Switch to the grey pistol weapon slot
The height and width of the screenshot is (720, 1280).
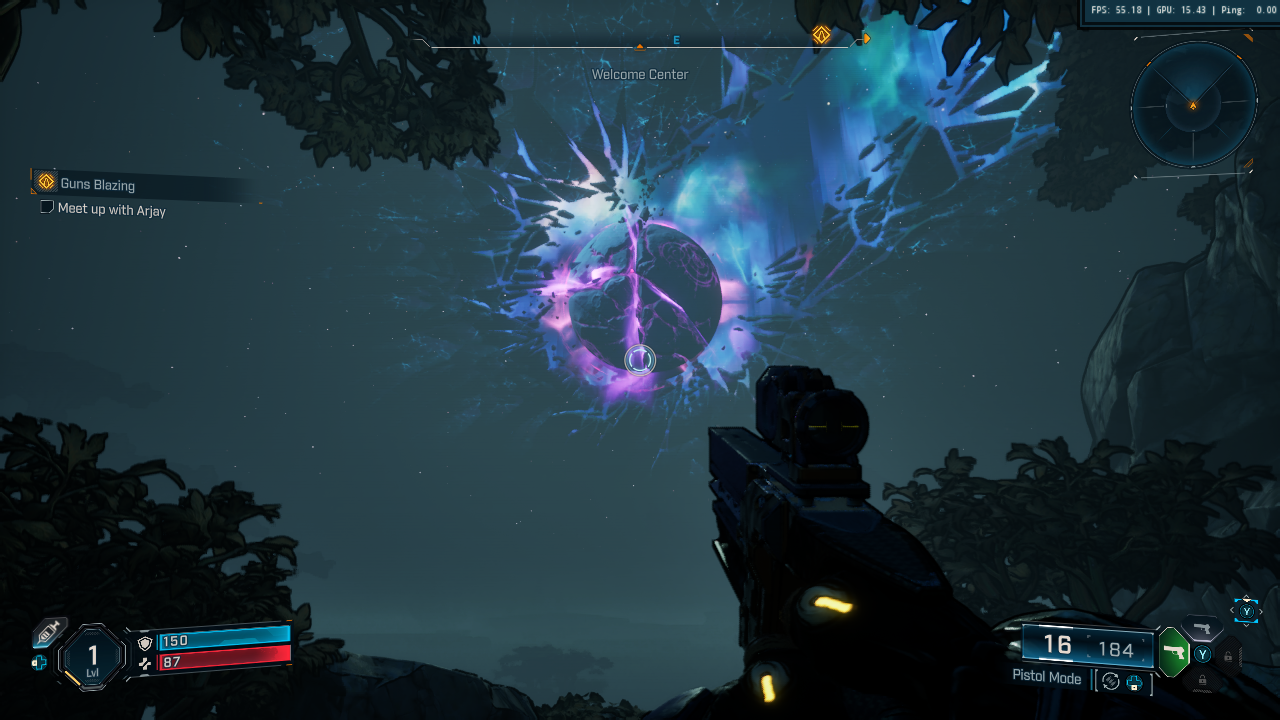pyautogui.click(x=1202, y=628)
